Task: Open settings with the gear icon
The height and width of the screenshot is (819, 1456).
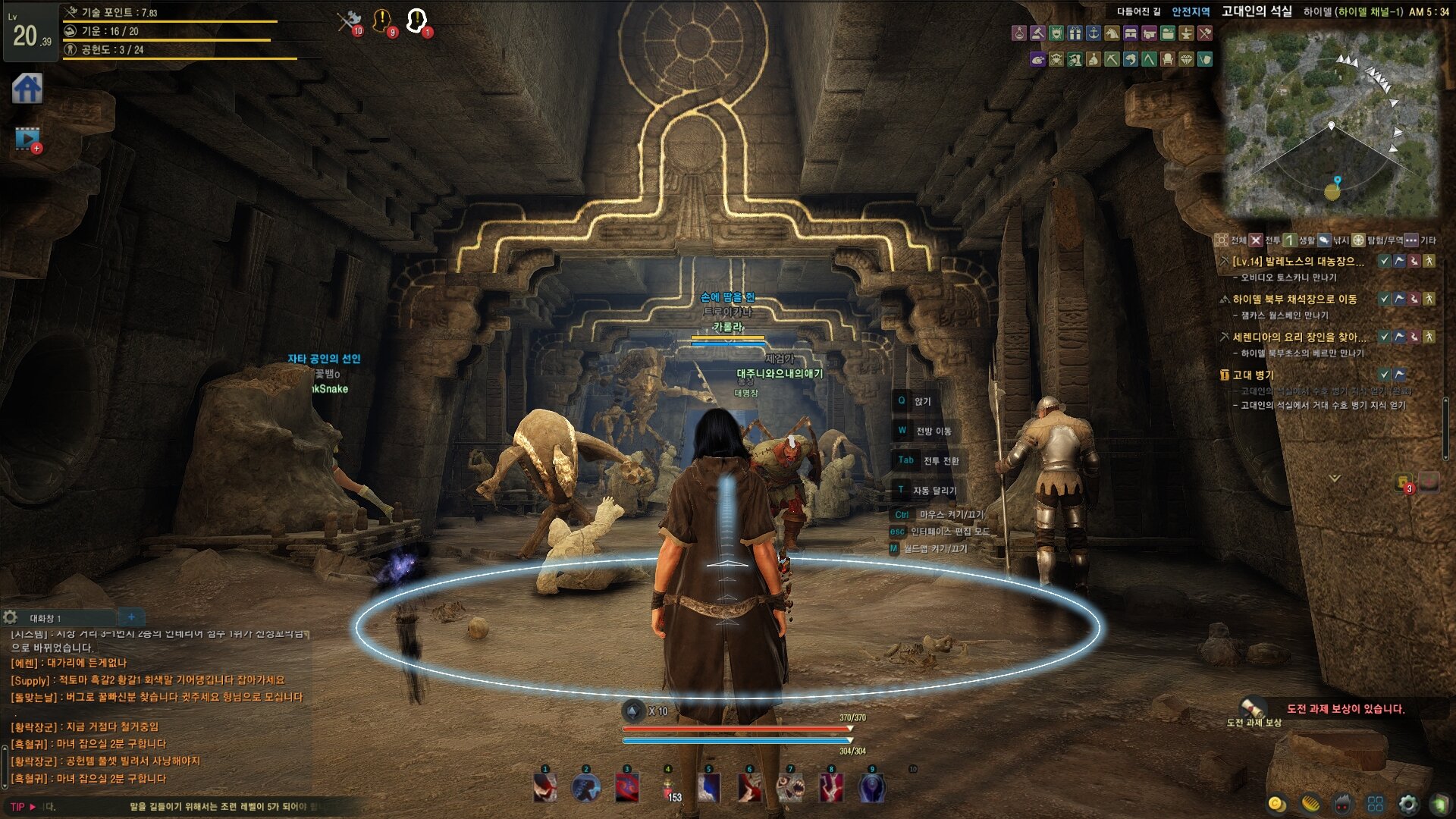Action: pos(1407,804)
